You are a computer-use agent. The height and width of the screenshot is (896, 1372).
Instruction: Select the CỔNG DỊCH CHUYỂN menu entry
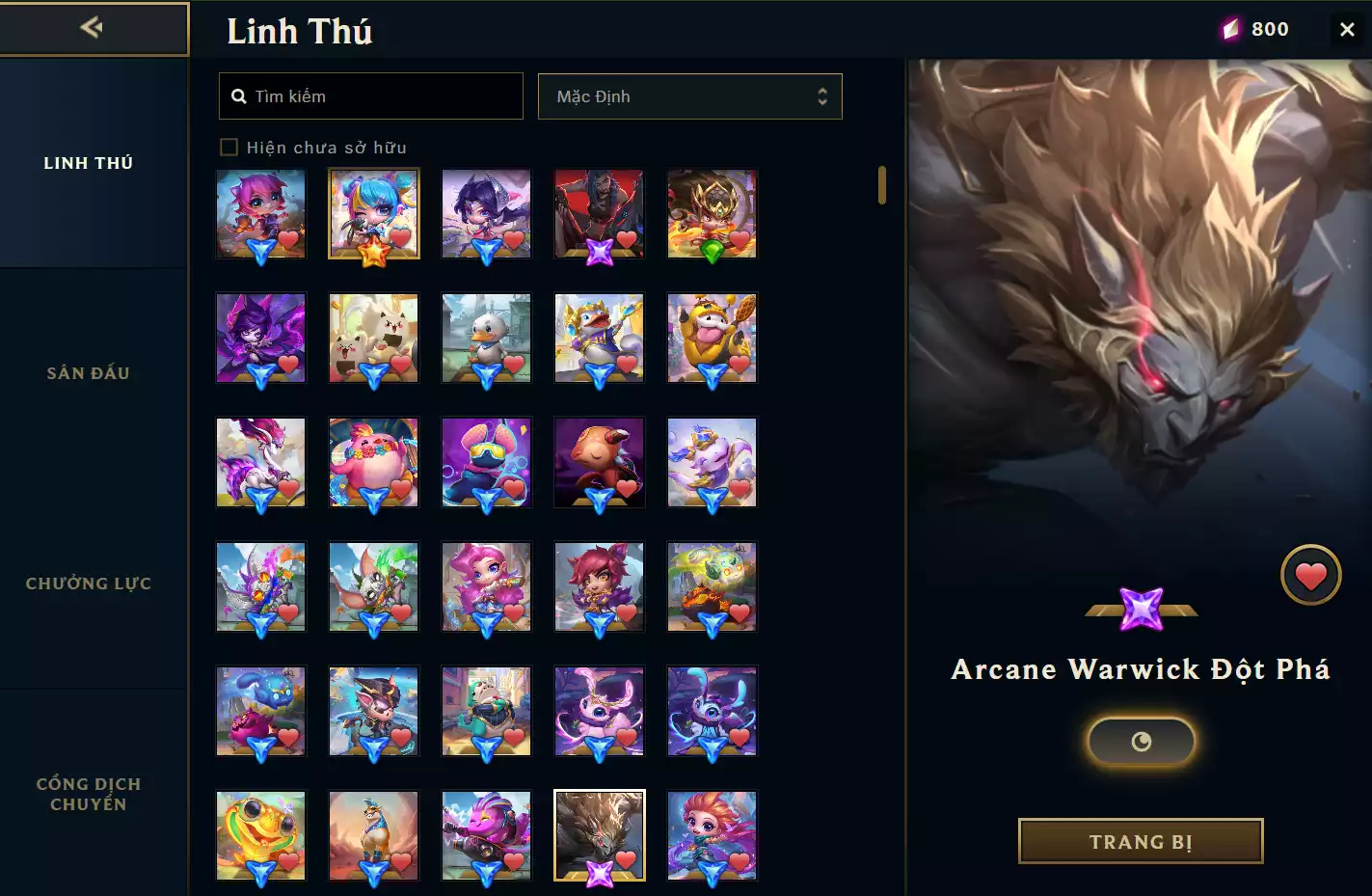coord(88,793)
